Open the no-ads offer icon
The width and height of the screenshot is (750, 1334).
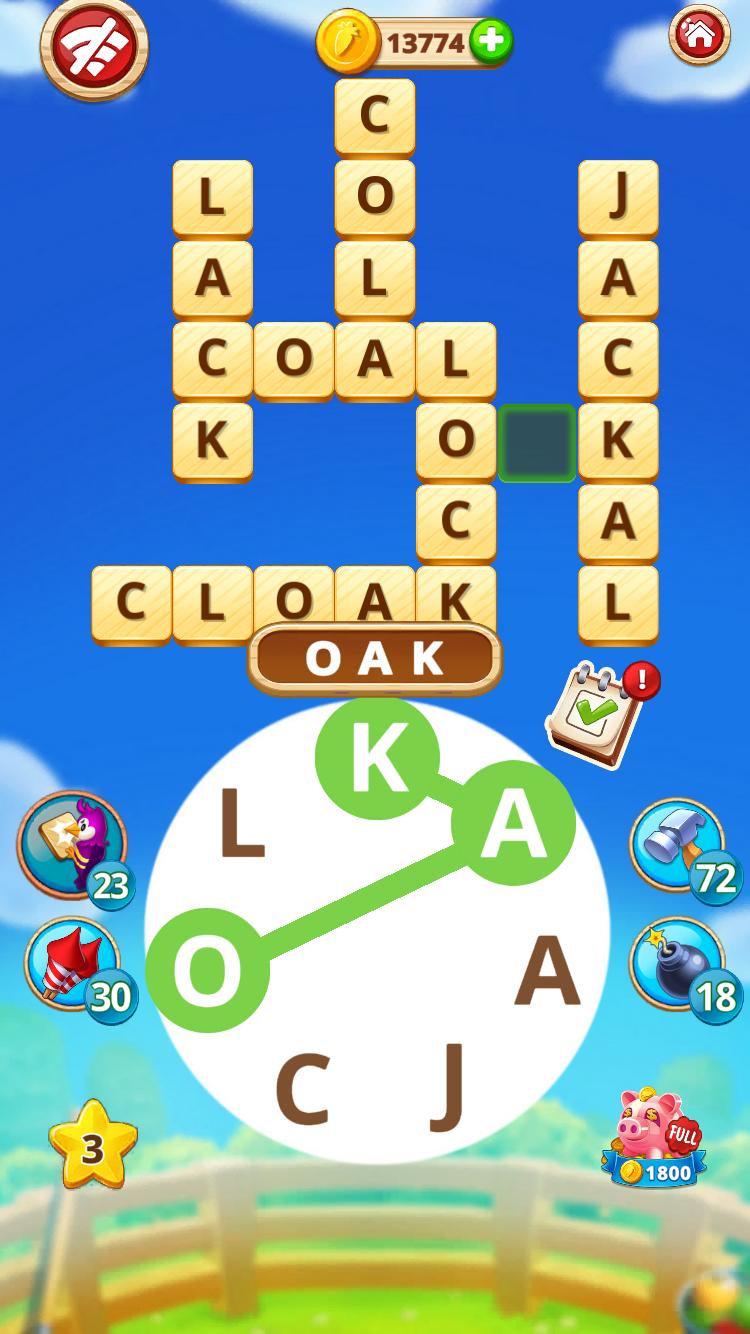pyautogui.click(x=93, y=47)
